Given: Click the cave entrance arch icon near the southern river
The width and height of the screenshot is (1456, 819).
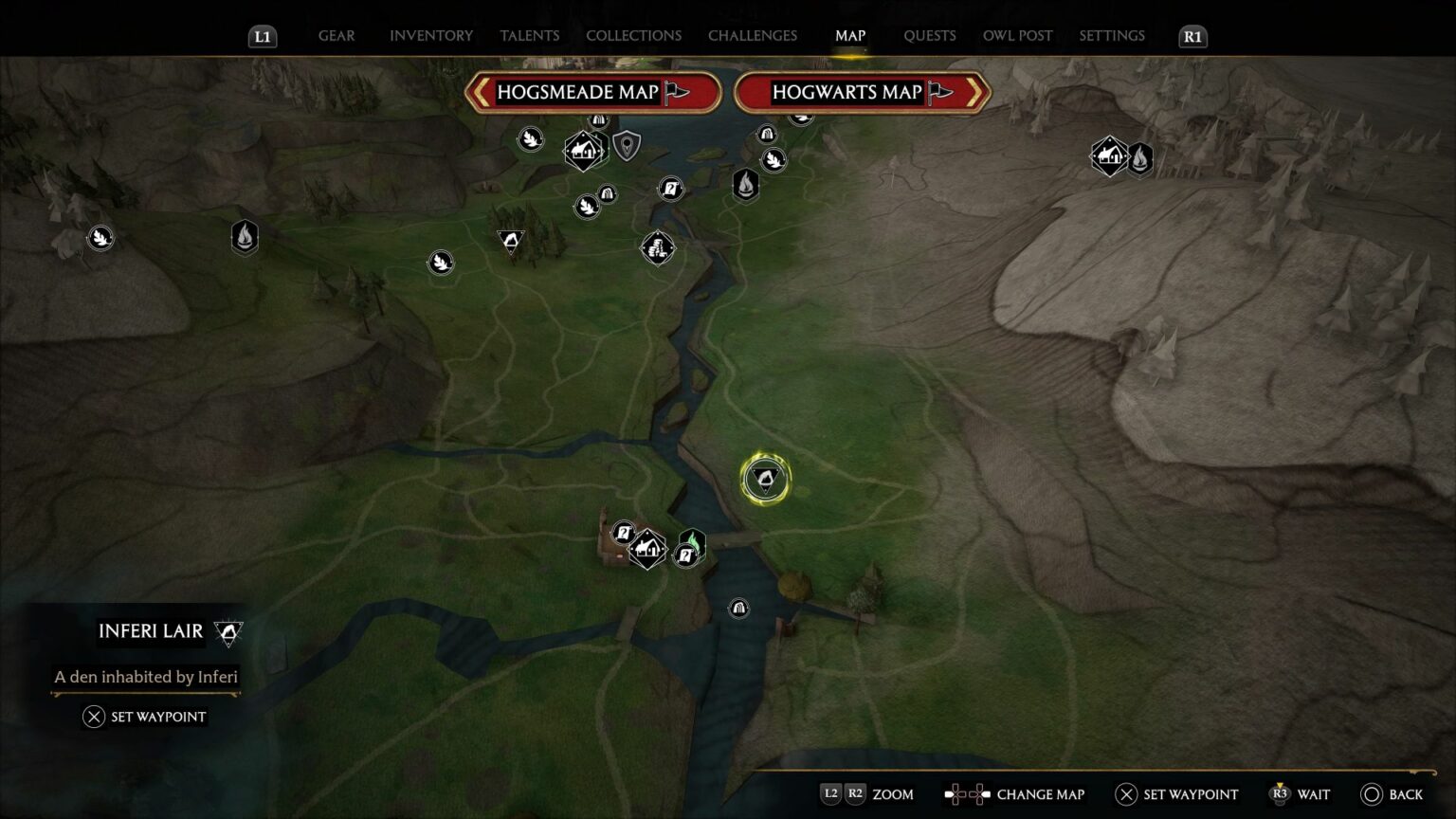Looking at the screenshot, I should point(738,609).
